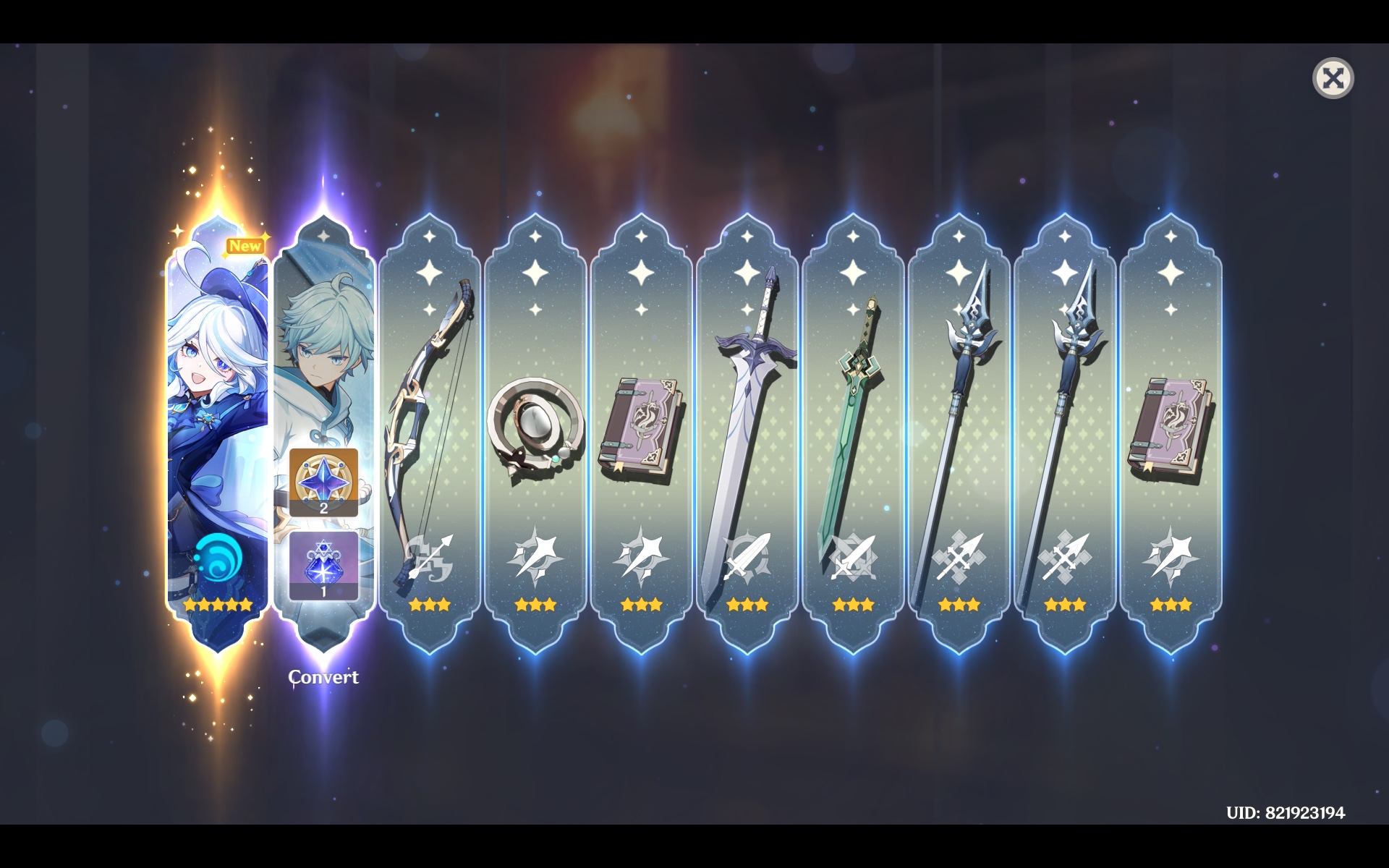Click the Masterless Starglitter x2 icon
The height and width of the screenshot is (868, 1389).
coord(323,483)
